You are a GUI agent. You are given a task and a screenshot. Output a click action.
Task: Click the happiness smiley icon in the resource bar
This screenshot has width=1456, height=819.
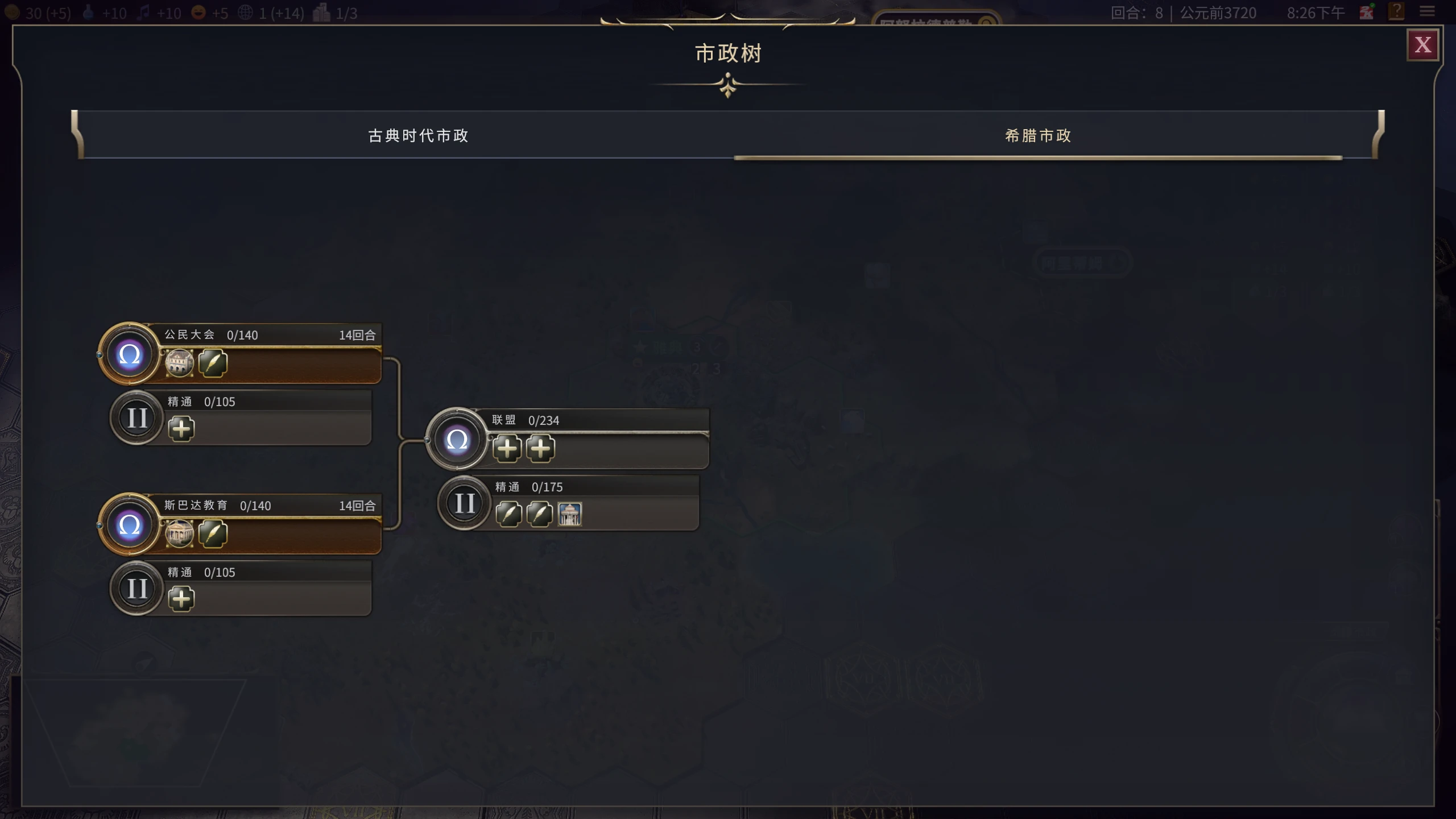(198, 13)
